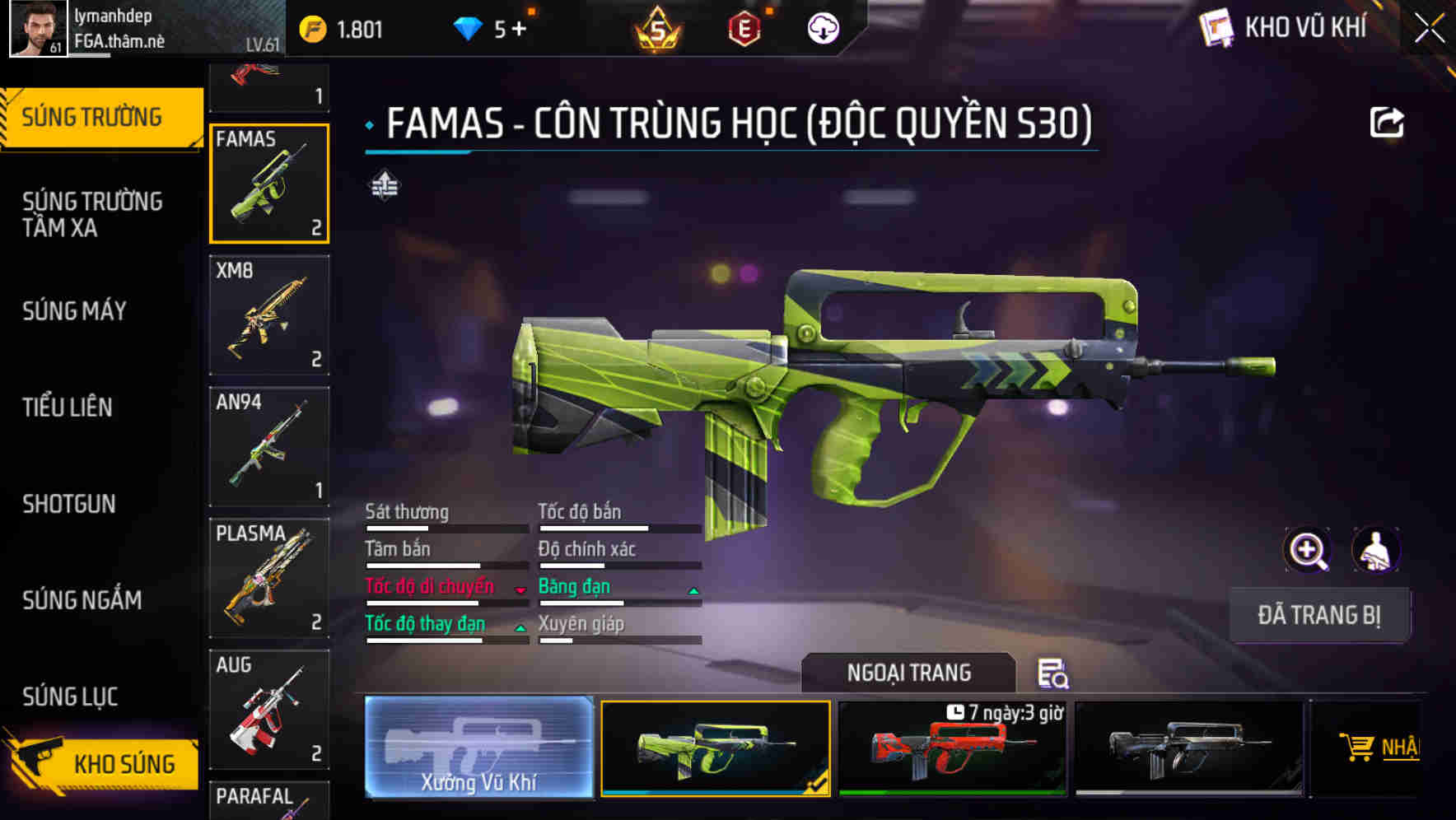The height and width of the screenshot is (820, 1456).
Task: Share the FAMAS skin
Action: point(1386,123)
